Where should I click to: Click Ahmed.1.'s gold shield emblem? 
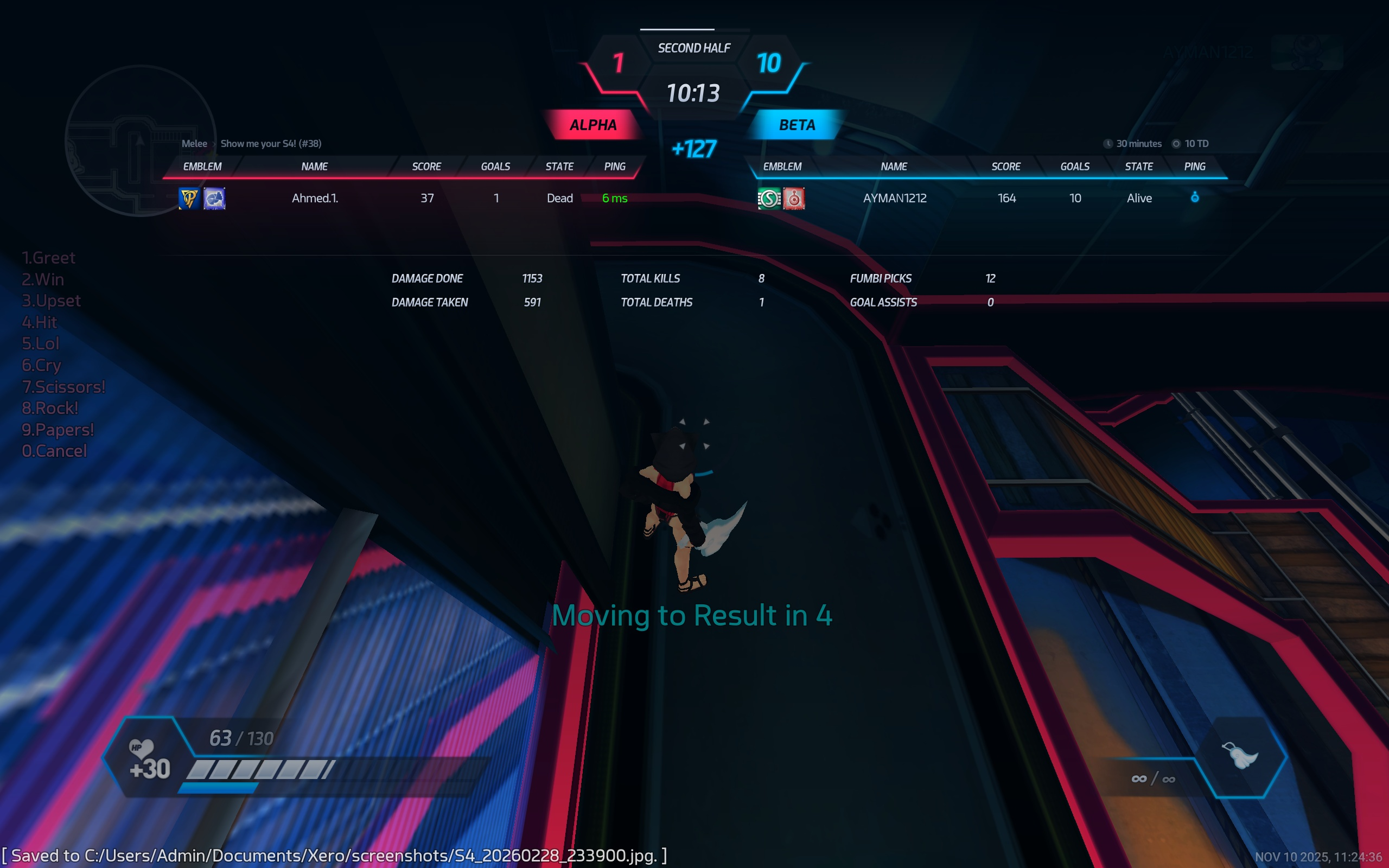(189, 199)
